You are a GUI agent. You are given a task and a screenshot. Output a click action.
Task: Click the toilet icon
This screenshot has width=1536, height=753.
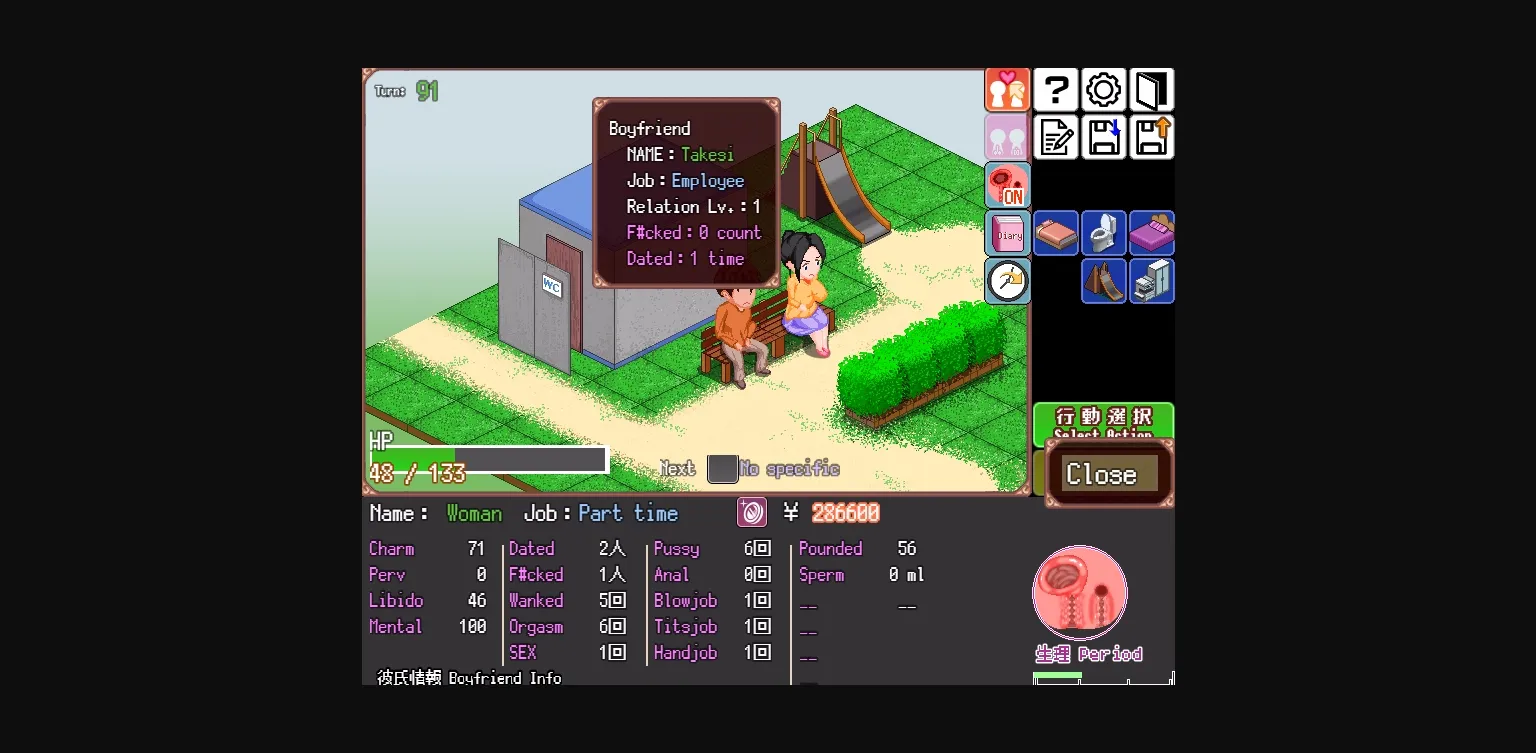coord(1103,232)
